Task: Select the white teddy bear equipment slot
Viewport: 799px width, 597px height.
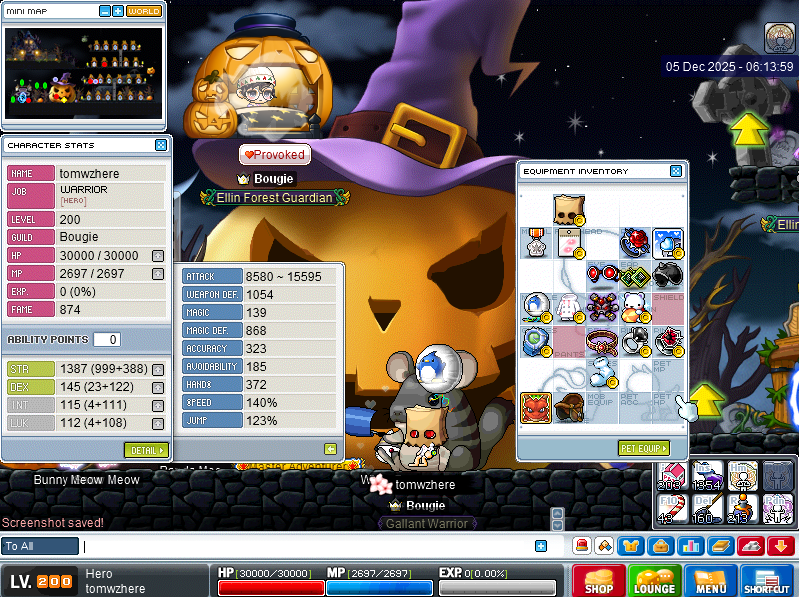Action: [634, 306]
